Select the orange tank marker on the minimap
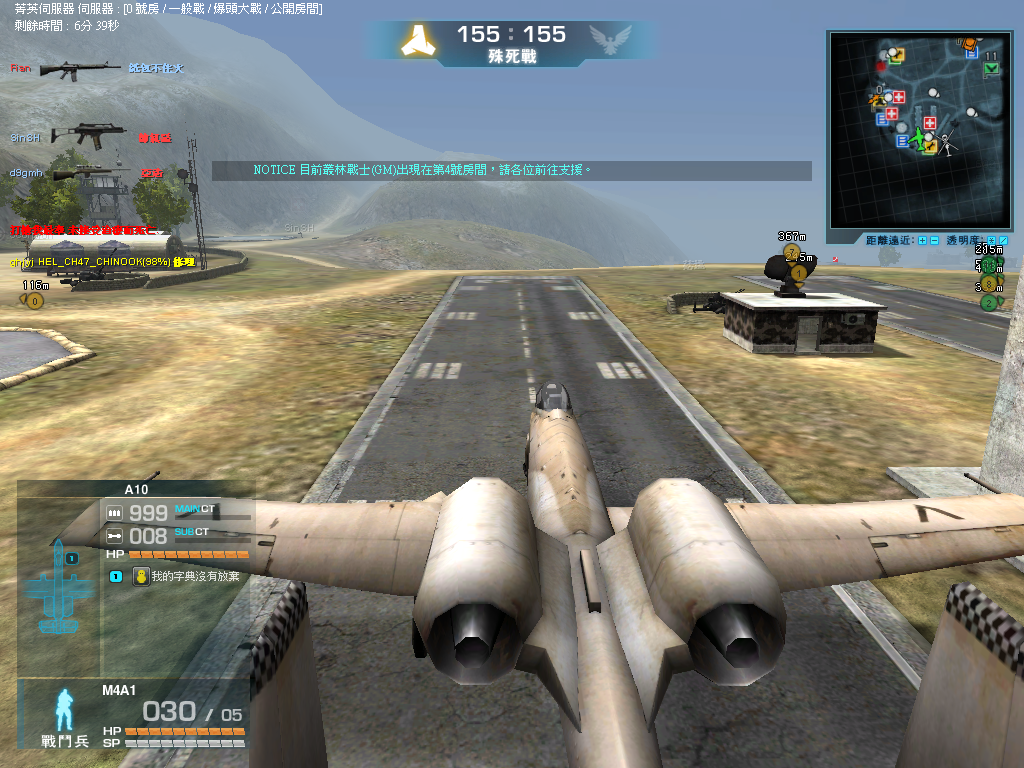The width and height of the screenshot is (1024, 768). click(968, 42)
